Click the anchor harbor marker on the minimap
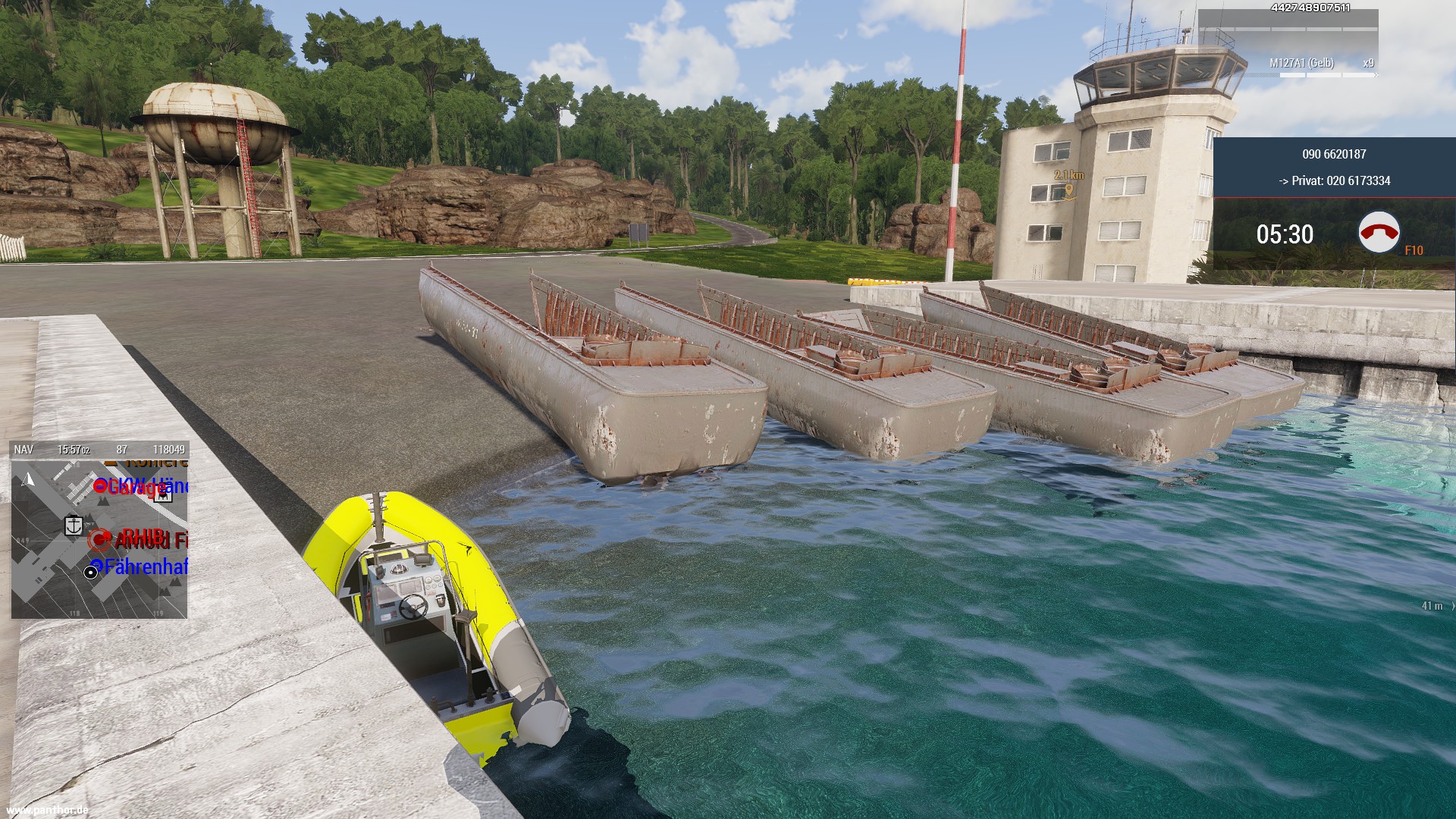 click(74, 525)
